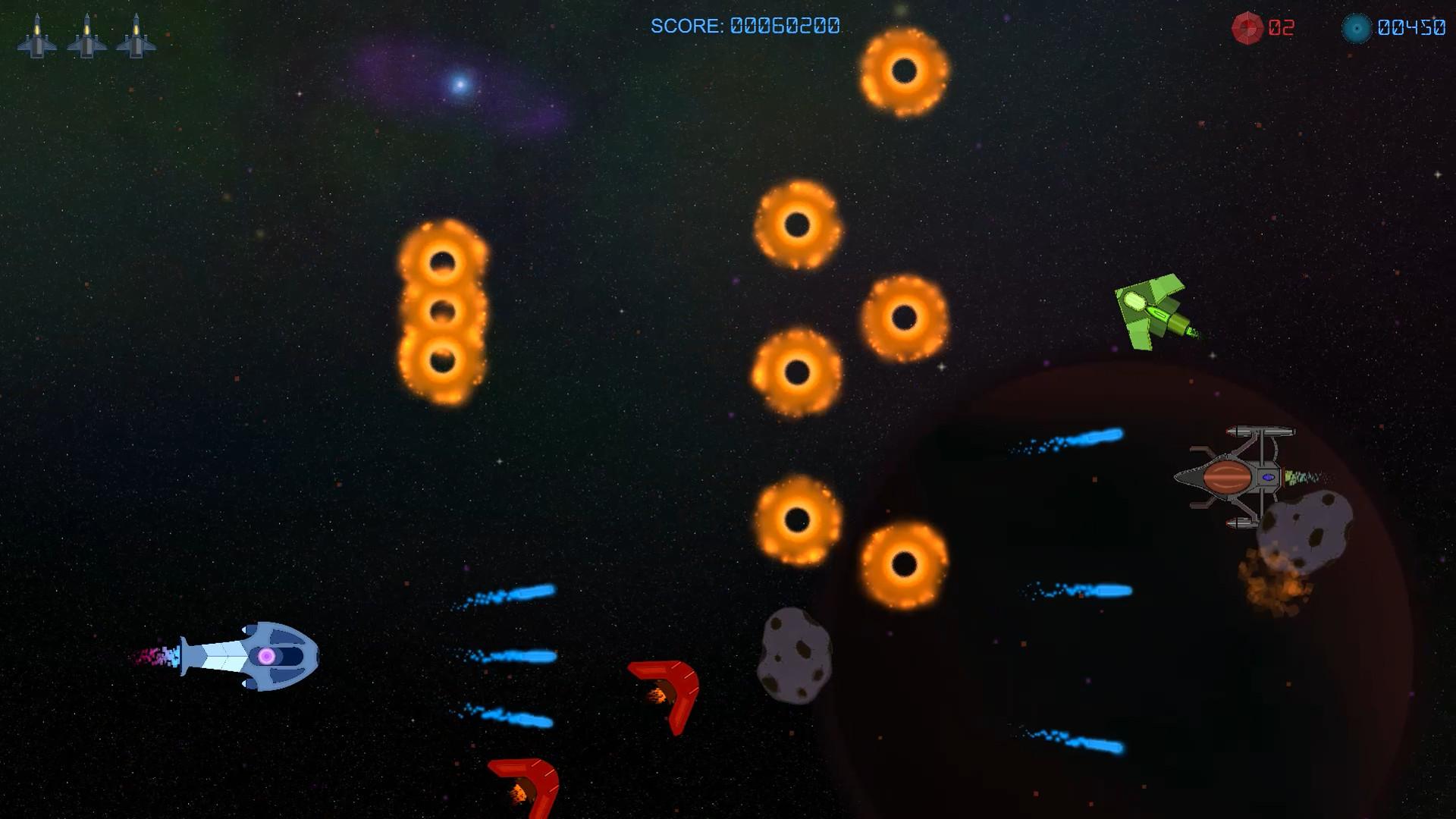This screenshot has height=819, width=1456.
Task: Click the first life ship icon
Action: click(x=38, y=34)
